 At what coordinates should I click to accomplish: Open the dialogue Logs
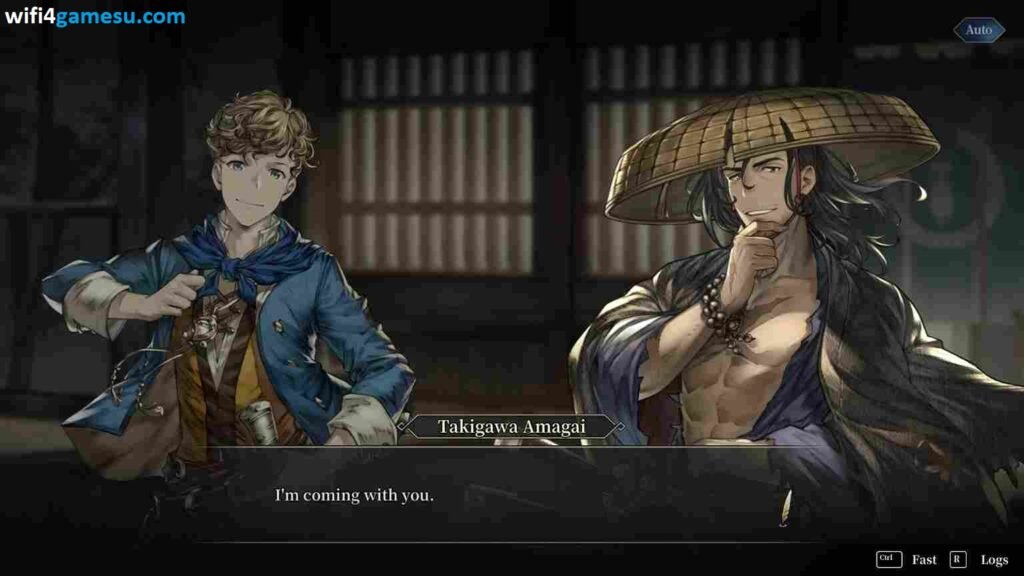[x=993, y=560]
